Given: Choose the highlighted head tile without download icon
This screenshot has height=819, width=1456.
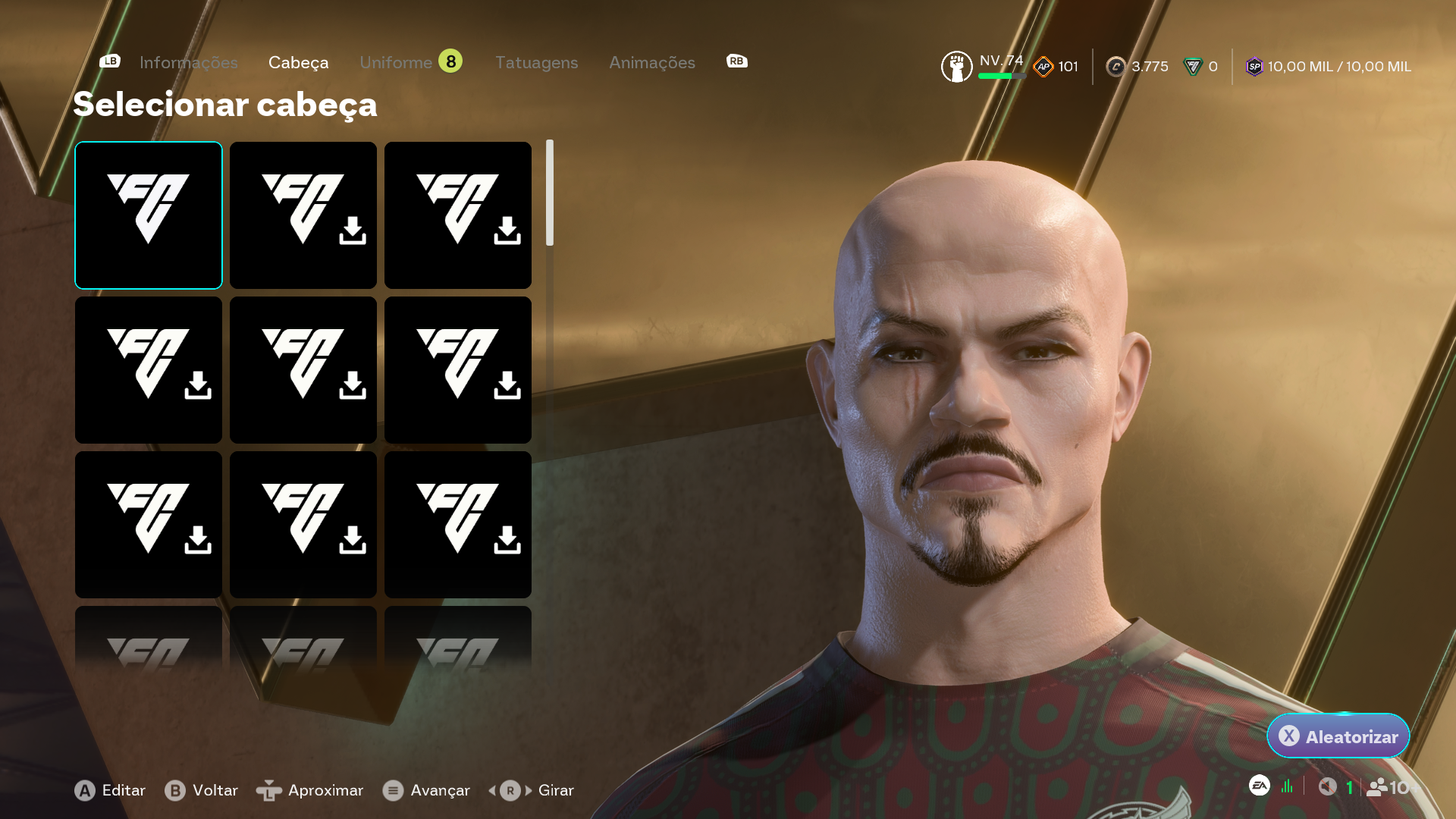Looking at the screenshot, I should 149,215.
